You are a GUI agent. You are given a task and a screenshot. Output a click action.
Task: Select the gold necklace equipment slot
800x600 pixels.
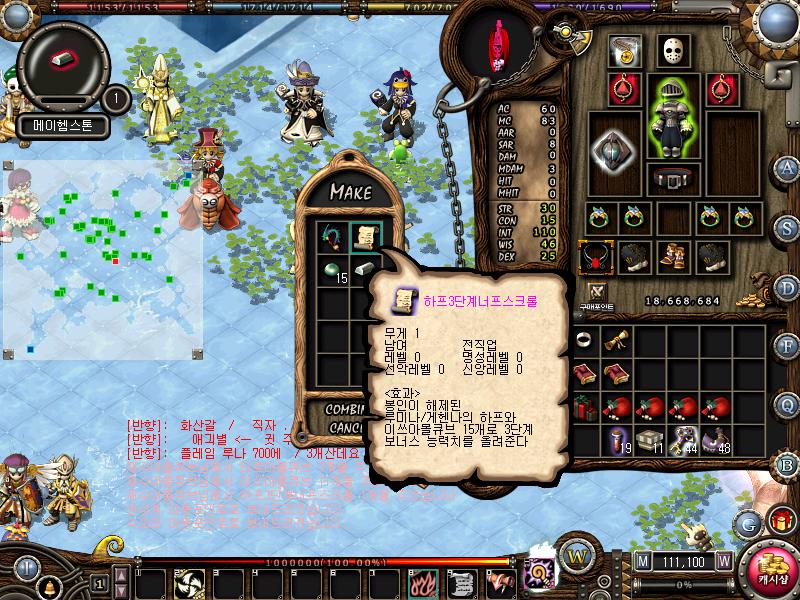(626, 52)
